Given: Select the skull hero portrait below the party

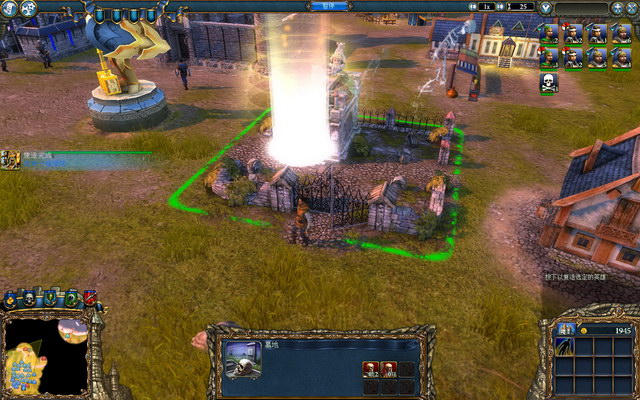Looking at the screenshot, I should pyautogui.click(x=548, y=84).
